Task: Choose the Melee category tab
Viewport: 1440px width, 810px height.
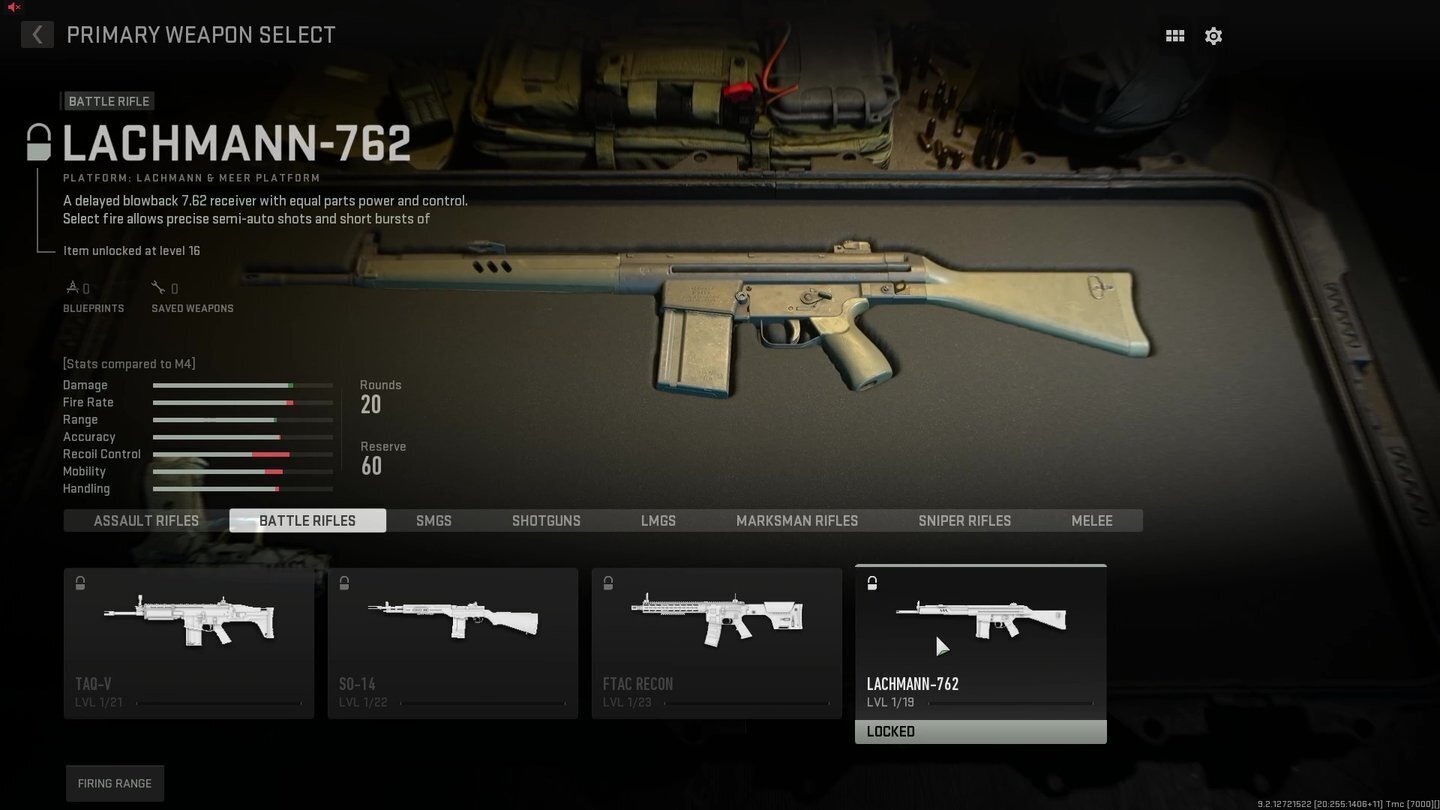Action: coord(1092,521)
